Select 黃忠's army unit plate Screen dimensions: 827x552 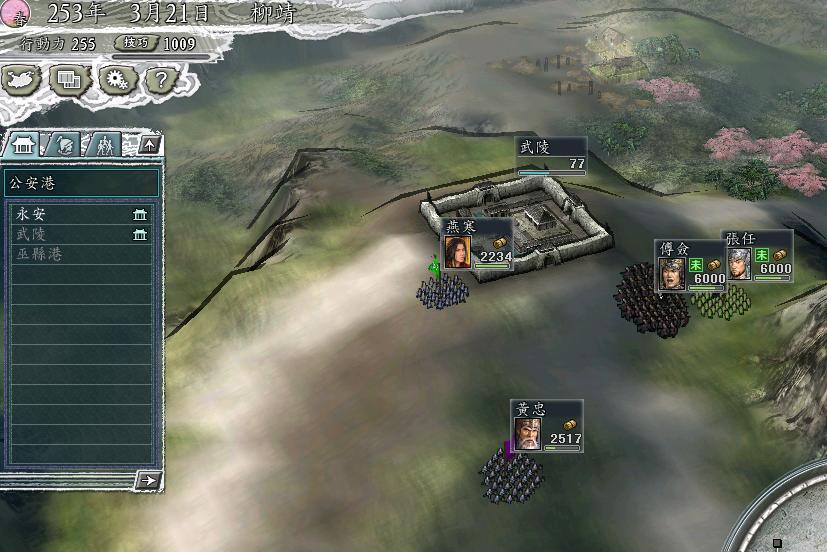coord(547,426)
